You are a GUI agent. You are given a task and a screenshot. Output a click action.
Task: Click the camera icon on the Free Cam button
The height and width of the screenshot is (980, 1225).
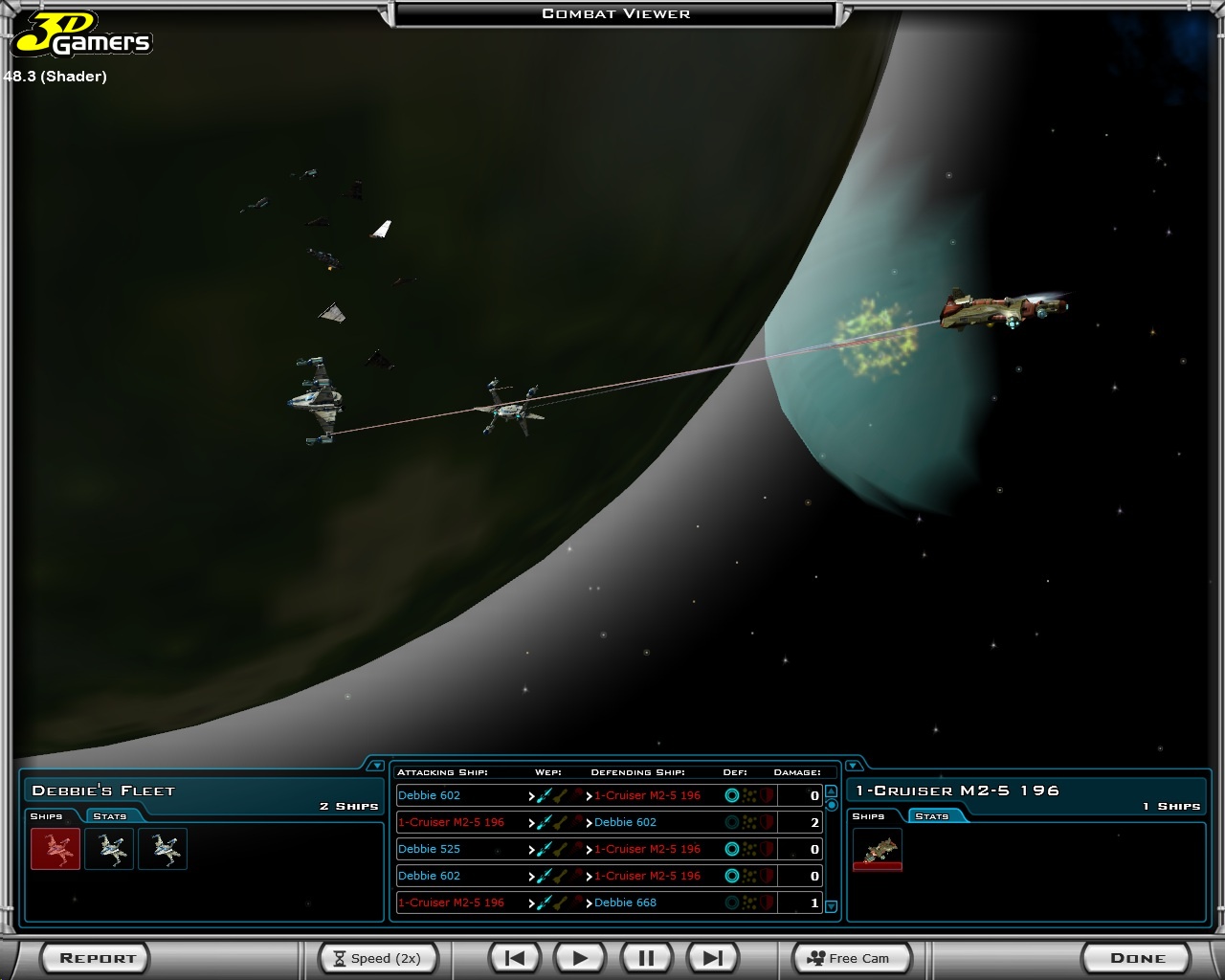click(x=815, y=958)
